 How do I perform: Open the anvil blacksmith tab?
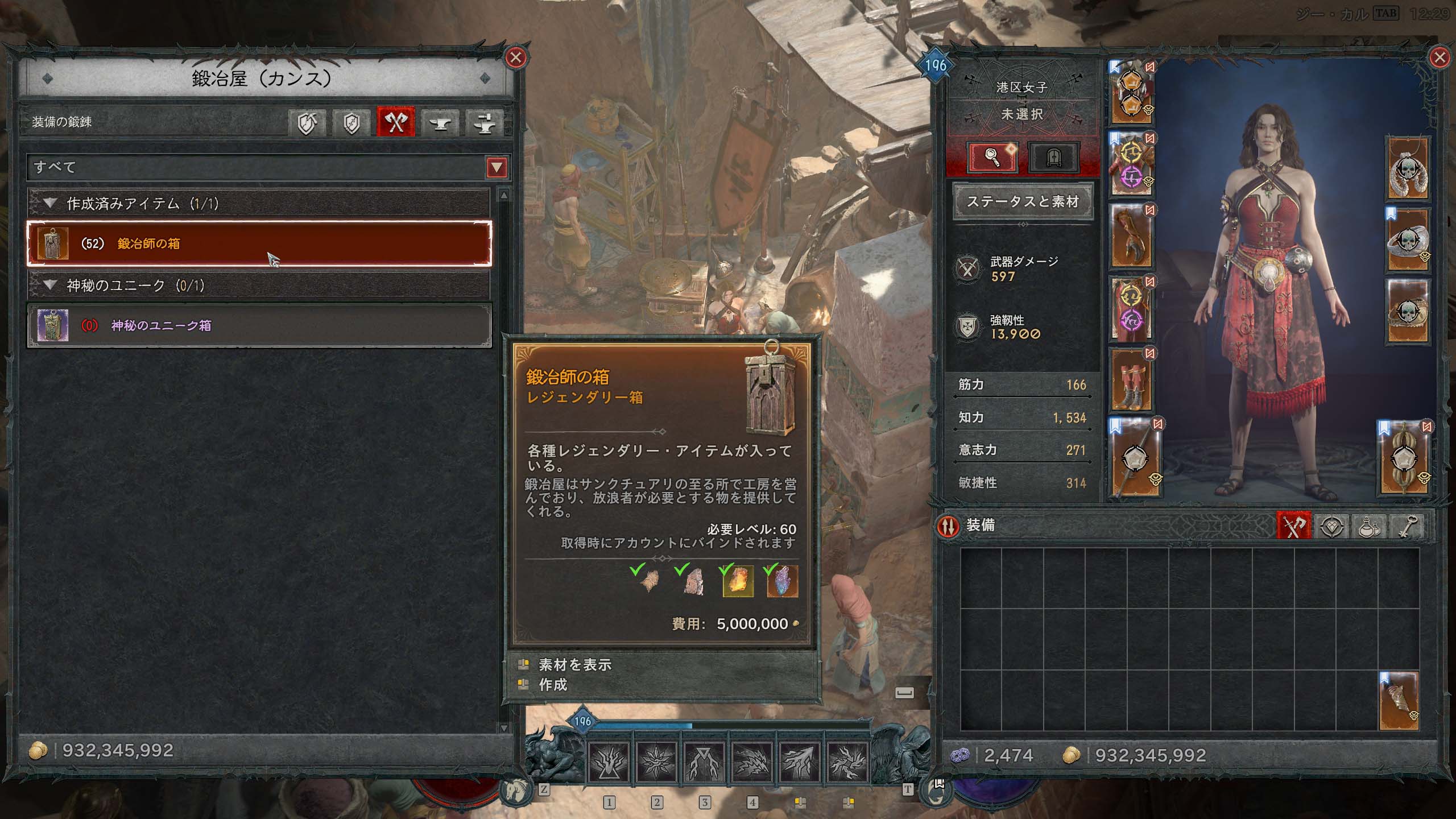(440, 122)
